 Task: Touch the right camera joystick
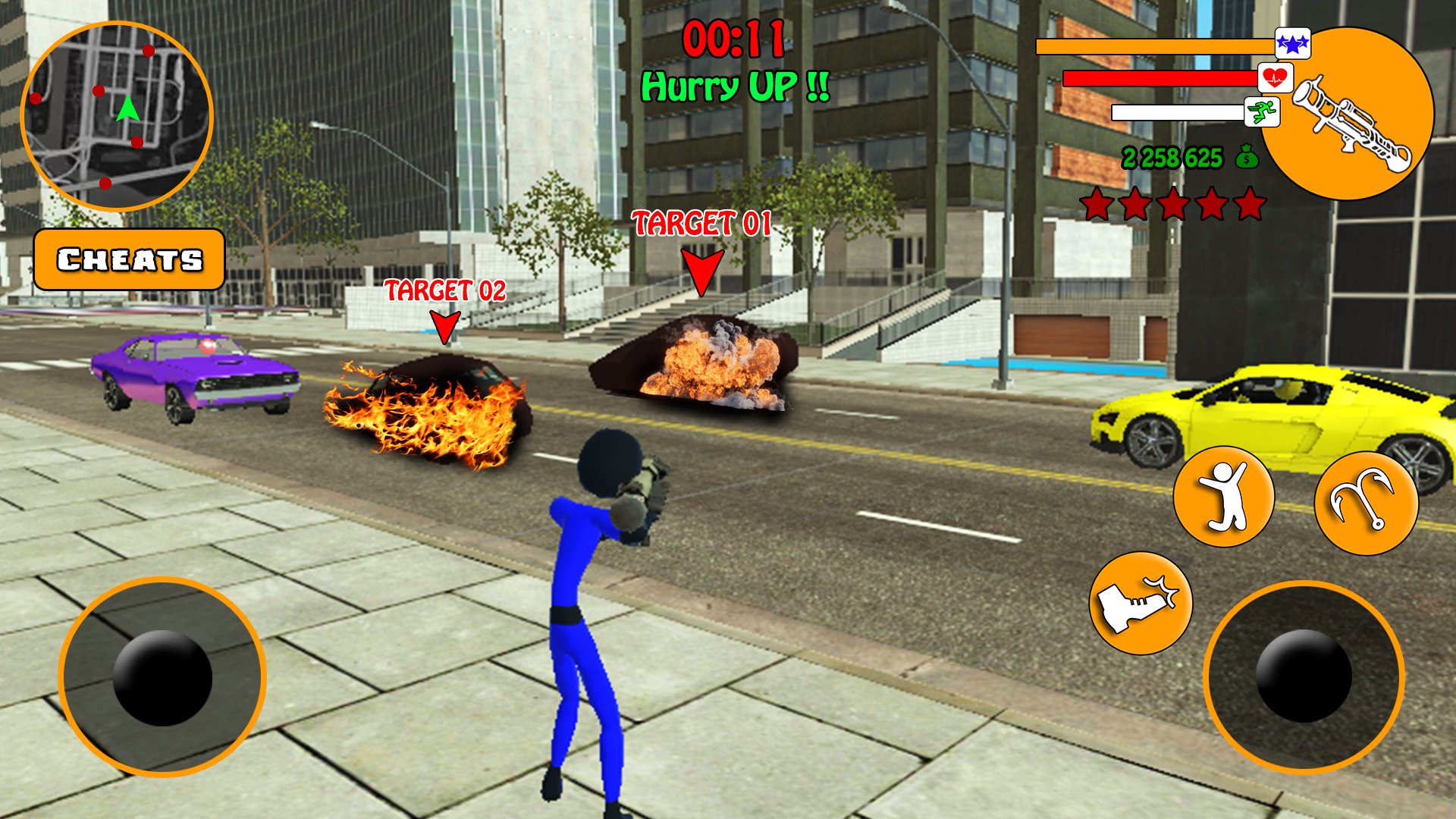[1303, 676]
